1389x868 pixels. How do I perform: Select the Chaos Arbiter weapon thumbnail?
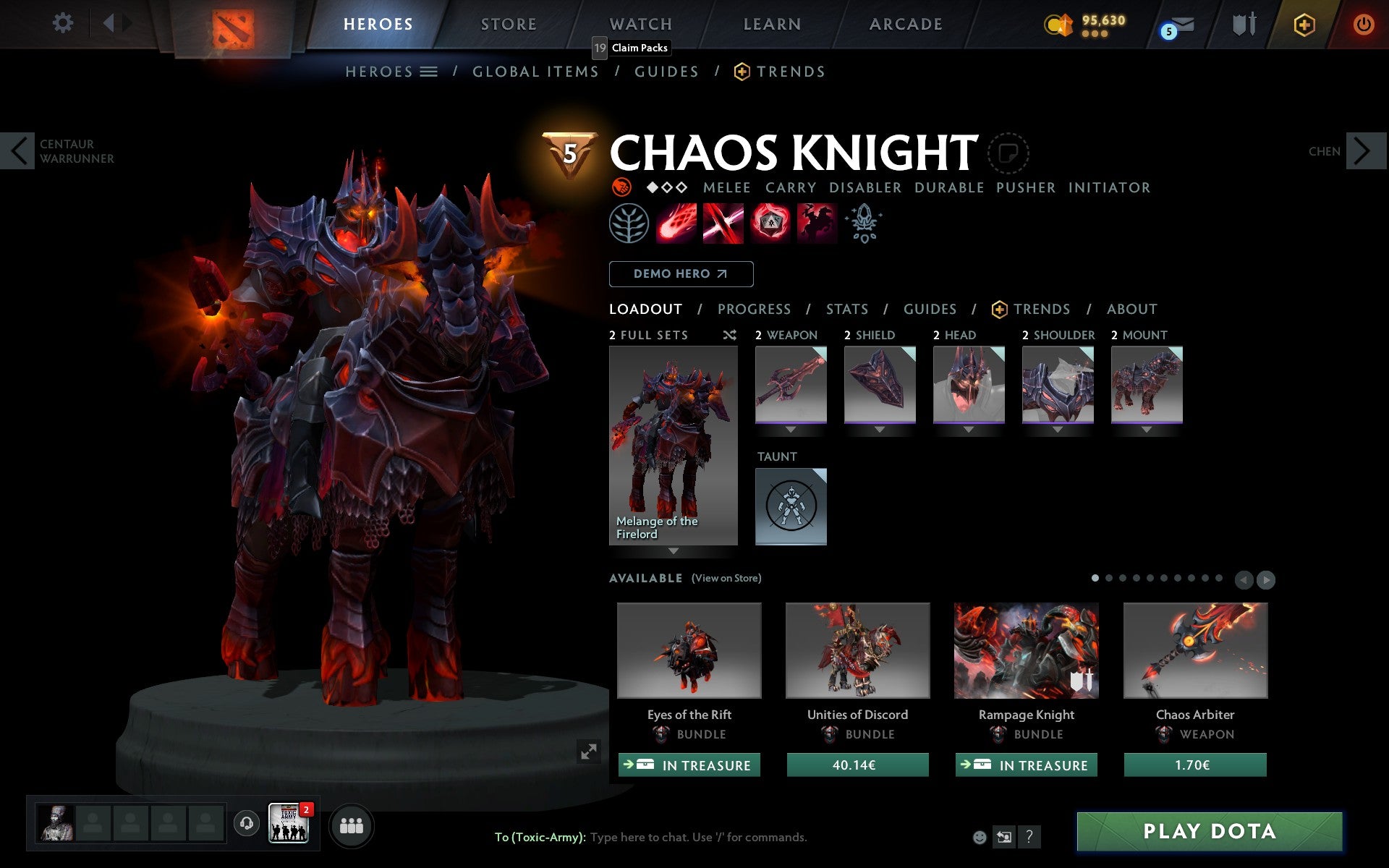tap(1194, 650)
